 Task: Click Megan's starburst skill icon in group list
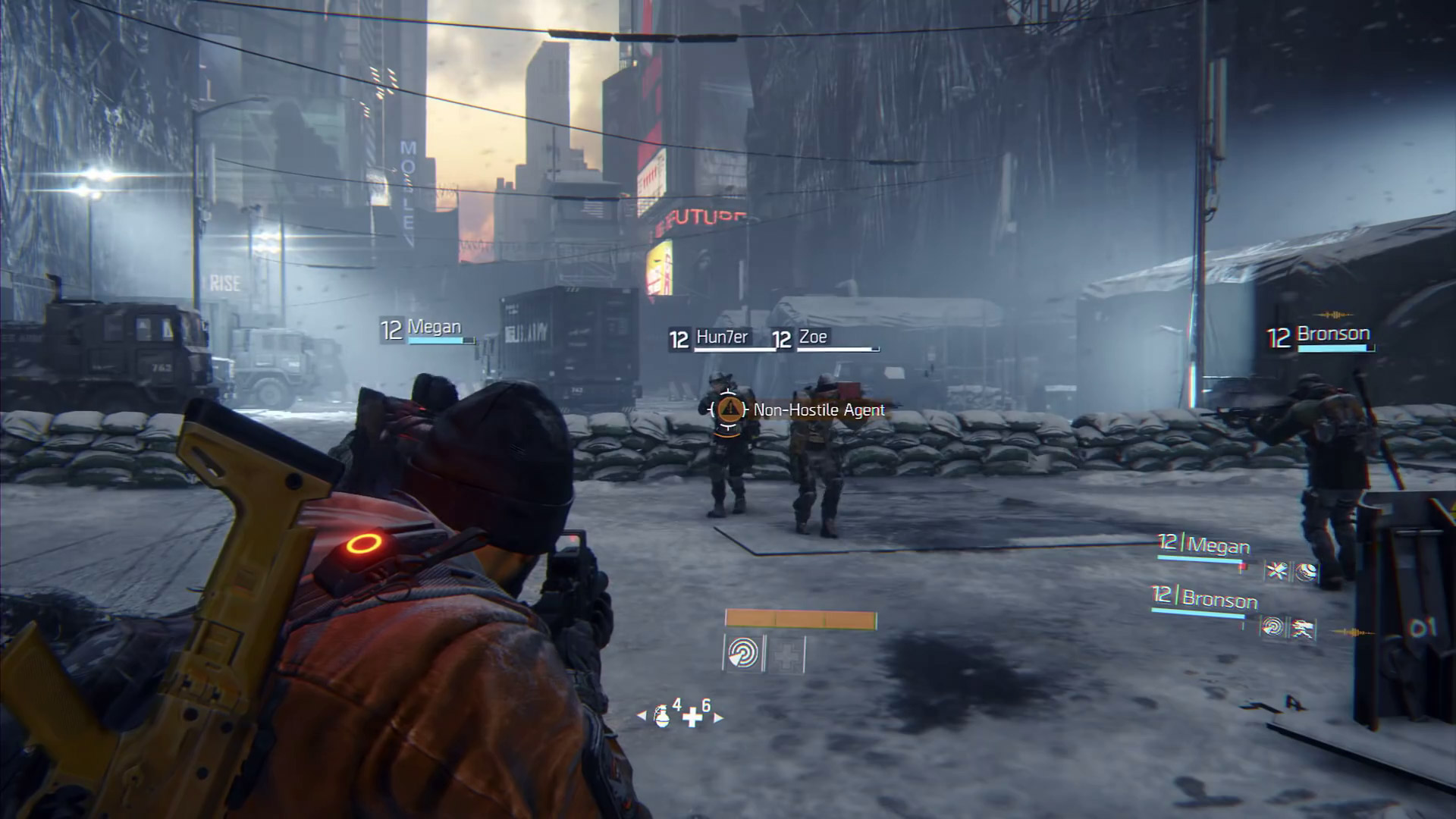[1277, 571]
